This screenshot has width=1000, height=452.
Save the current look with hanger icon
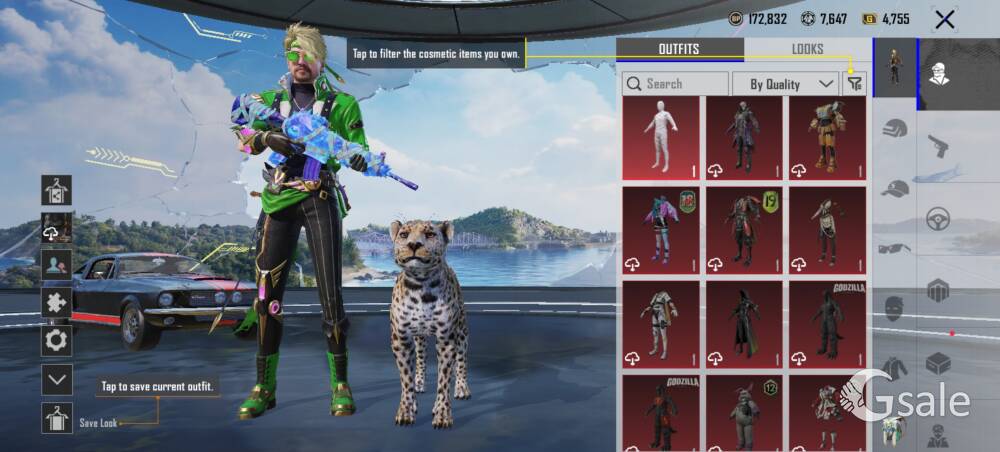pyautogui.click(x=56, y=418)
